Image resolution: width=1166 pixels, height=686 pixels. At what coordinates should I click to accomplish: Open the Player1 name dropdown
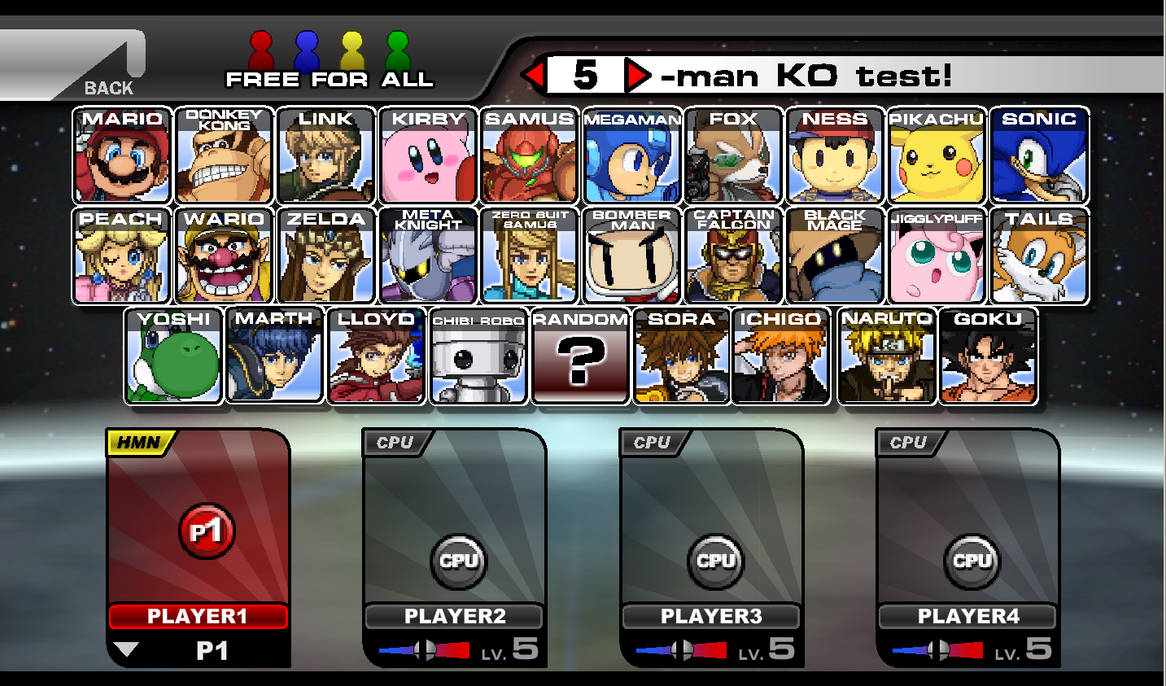point(126,650)
